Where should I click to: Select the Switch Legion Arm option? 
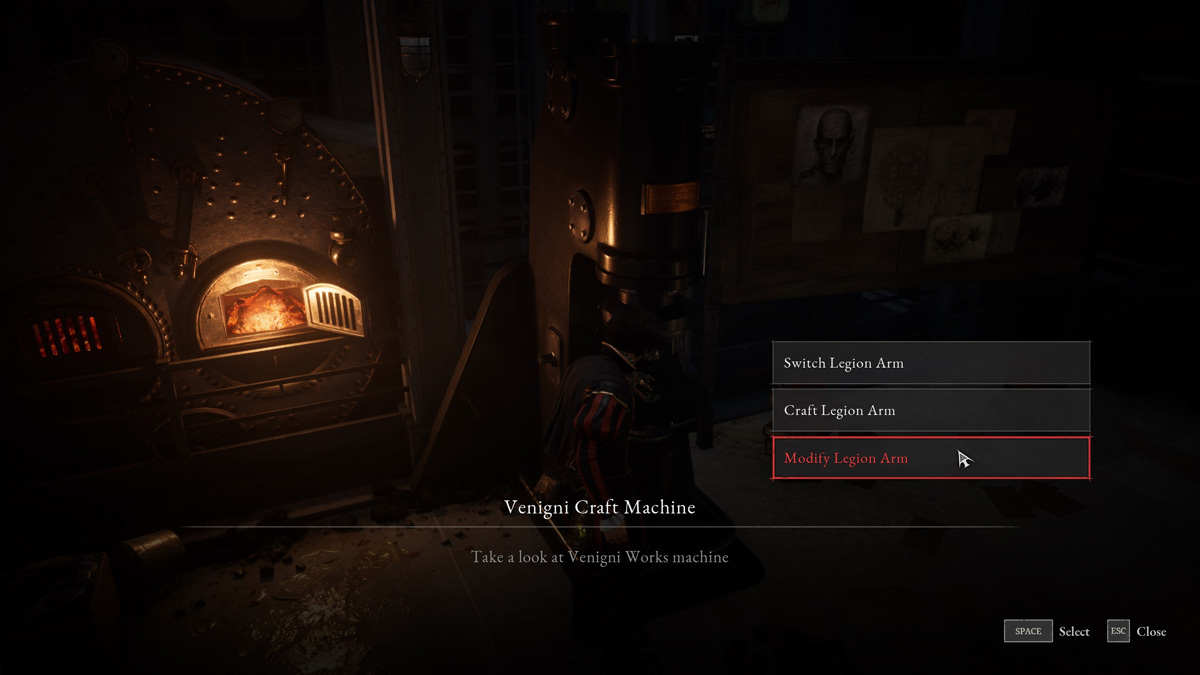[x=930, y=363]
